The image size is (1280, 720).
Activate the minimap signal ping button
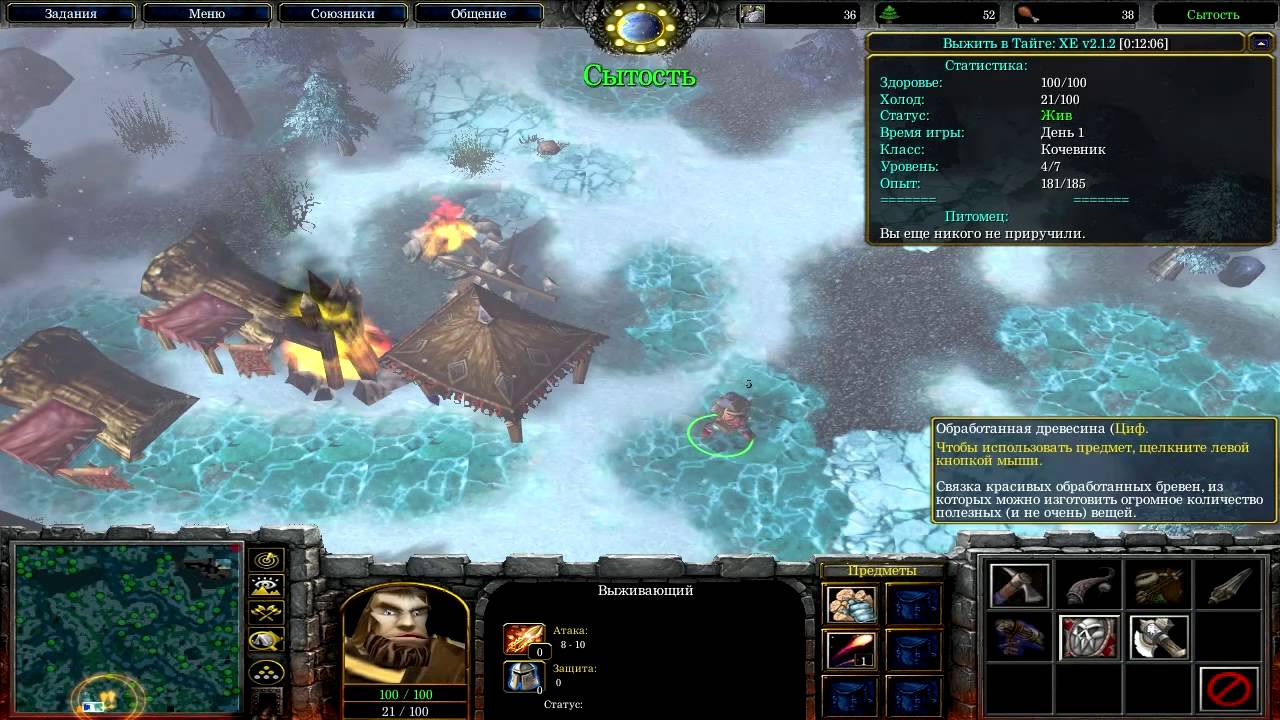point(268,560)
